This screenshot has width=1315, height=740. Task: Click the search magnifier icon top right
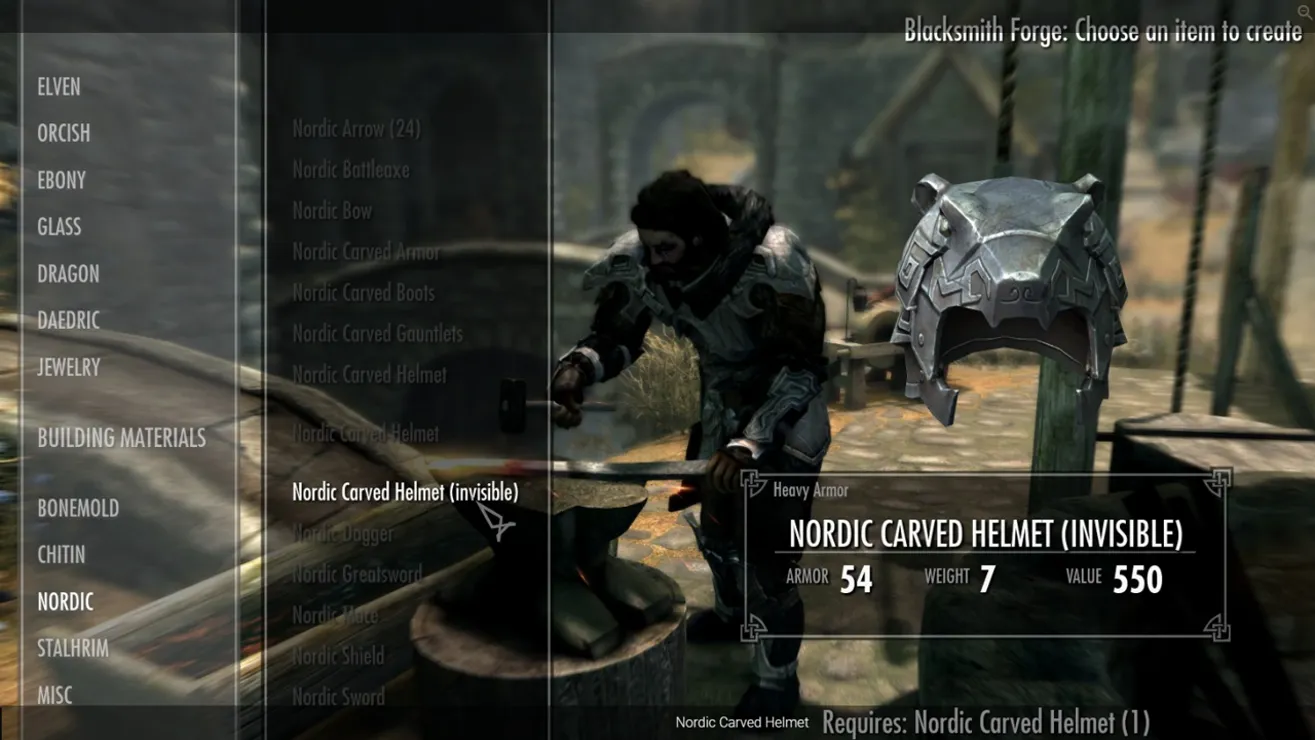pos(1303,9)
